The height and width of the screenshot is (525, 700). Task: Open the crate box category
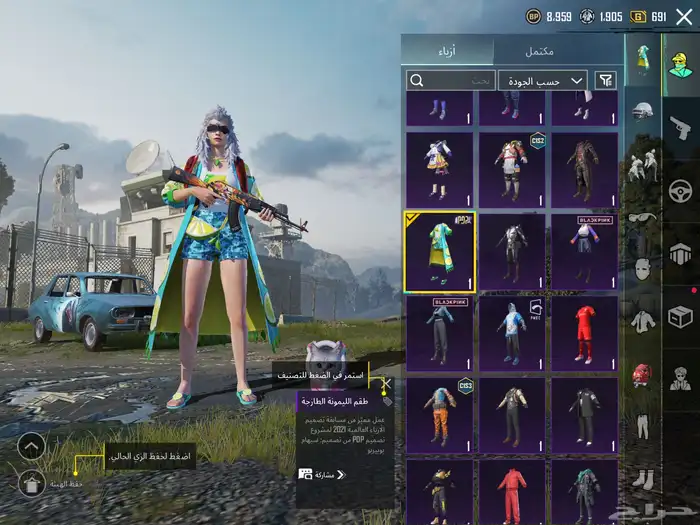point(680,317)
